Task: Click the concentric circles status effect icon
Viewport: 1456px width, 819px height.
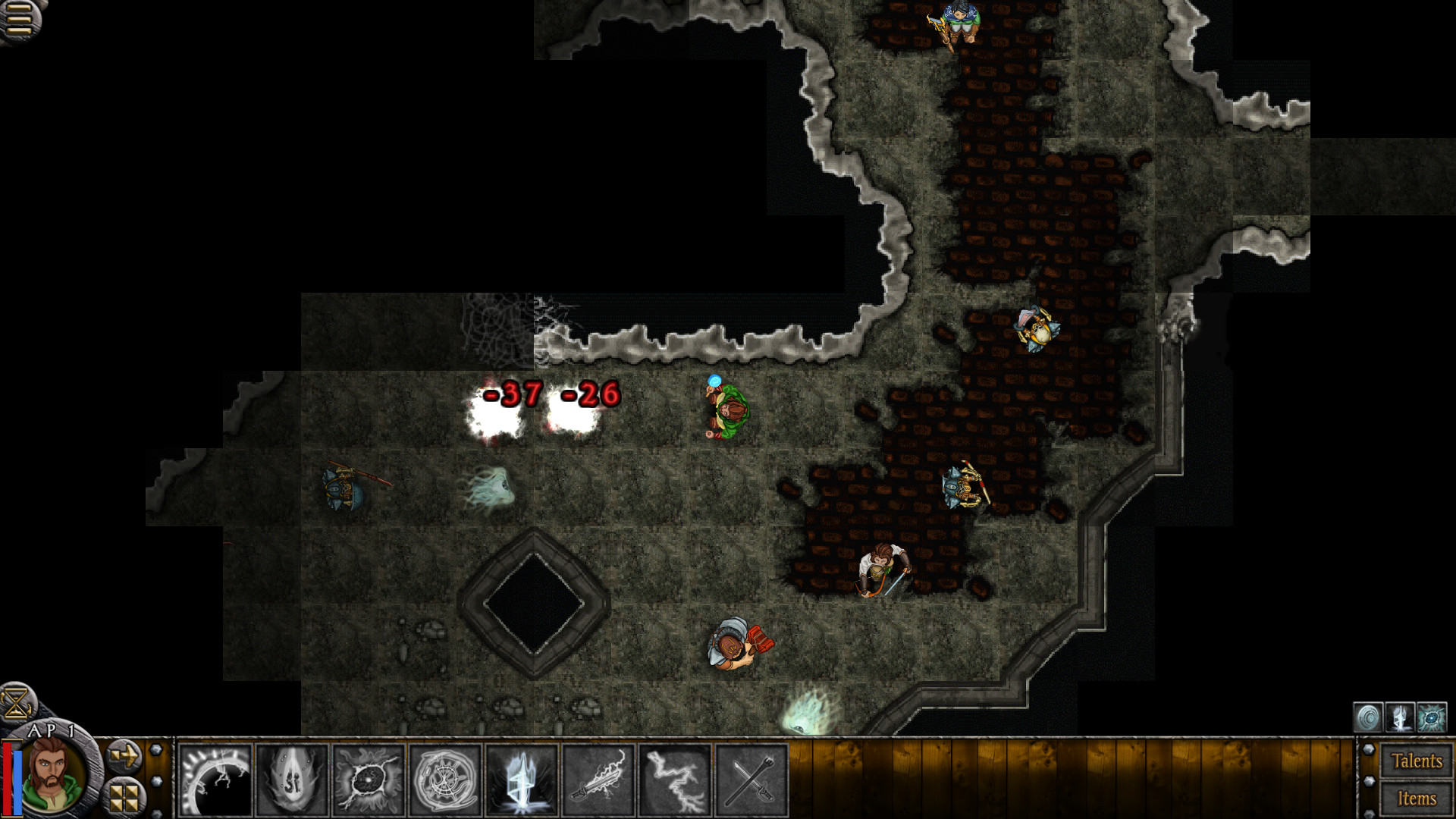Action: tap(1368, 717)
